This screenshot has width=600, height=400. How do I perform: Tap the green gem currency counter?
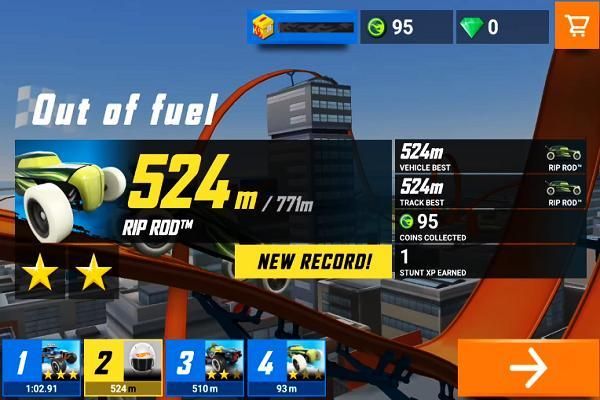pyautogui.click(x=502, y=27)
